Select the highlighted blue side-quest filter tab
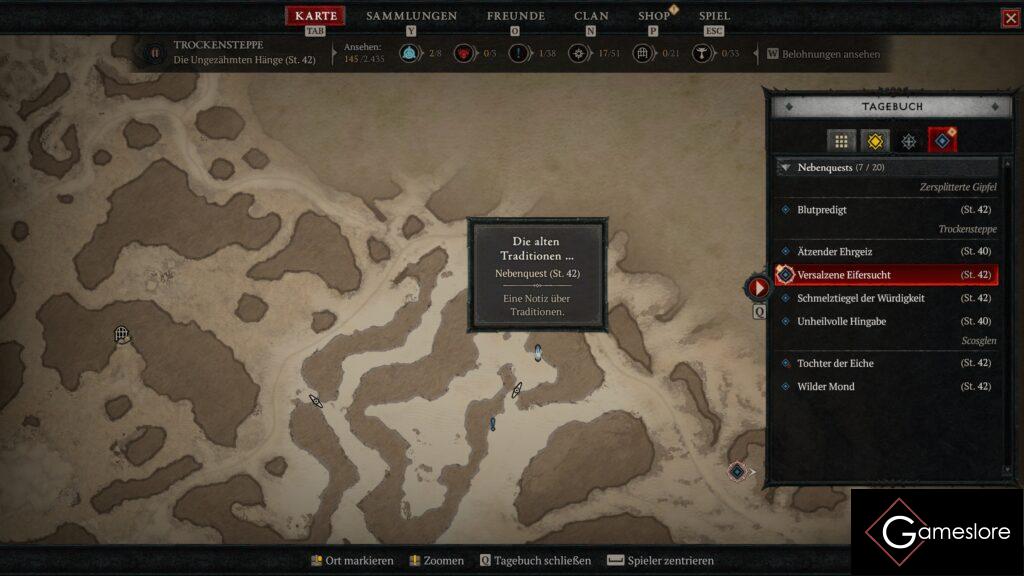The image size is (1024, 576). coord(942,141)
